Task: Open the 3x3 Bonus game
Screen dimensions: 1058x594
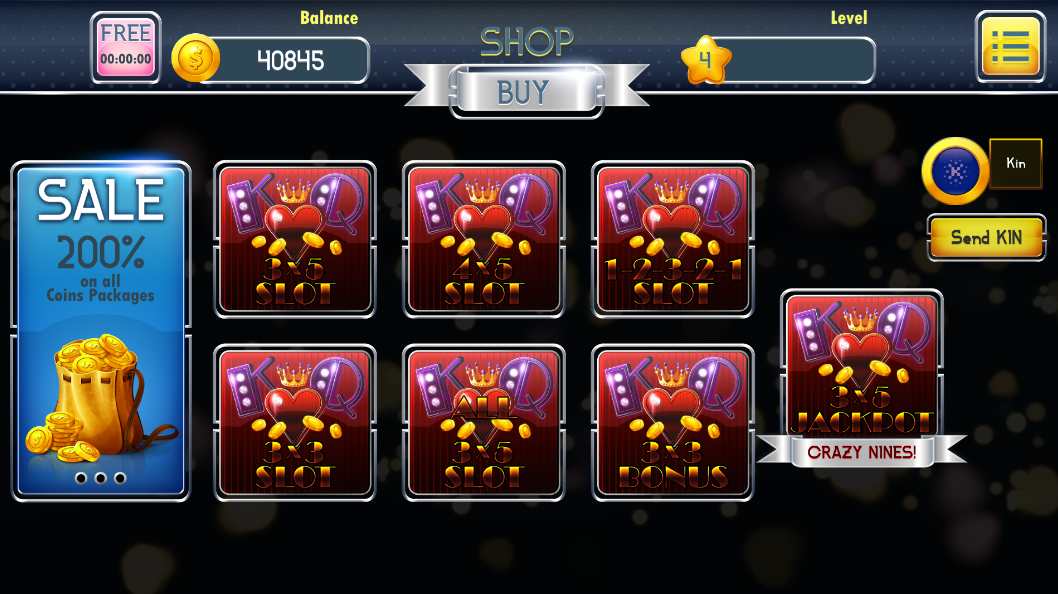Action: 672,422
